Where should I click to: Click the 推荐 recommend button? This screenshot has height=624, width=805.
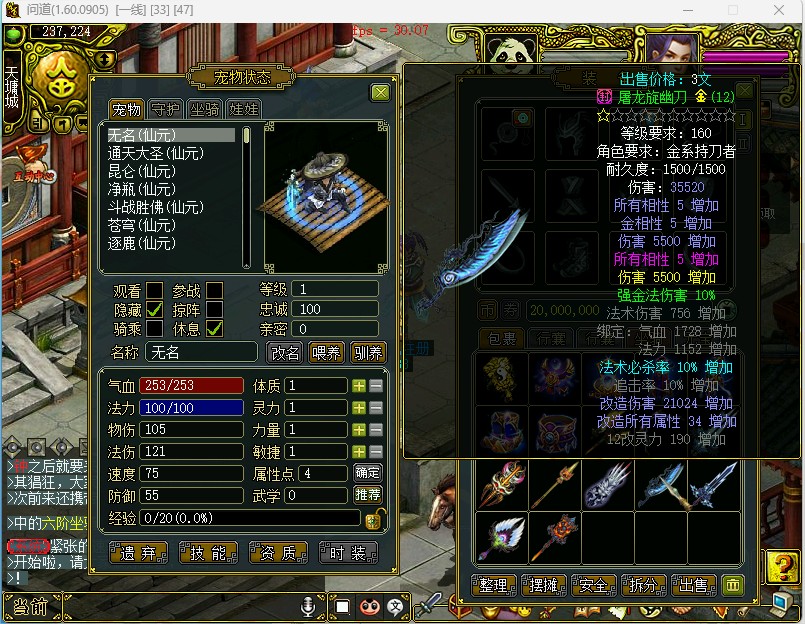click(x=368, y=495)
